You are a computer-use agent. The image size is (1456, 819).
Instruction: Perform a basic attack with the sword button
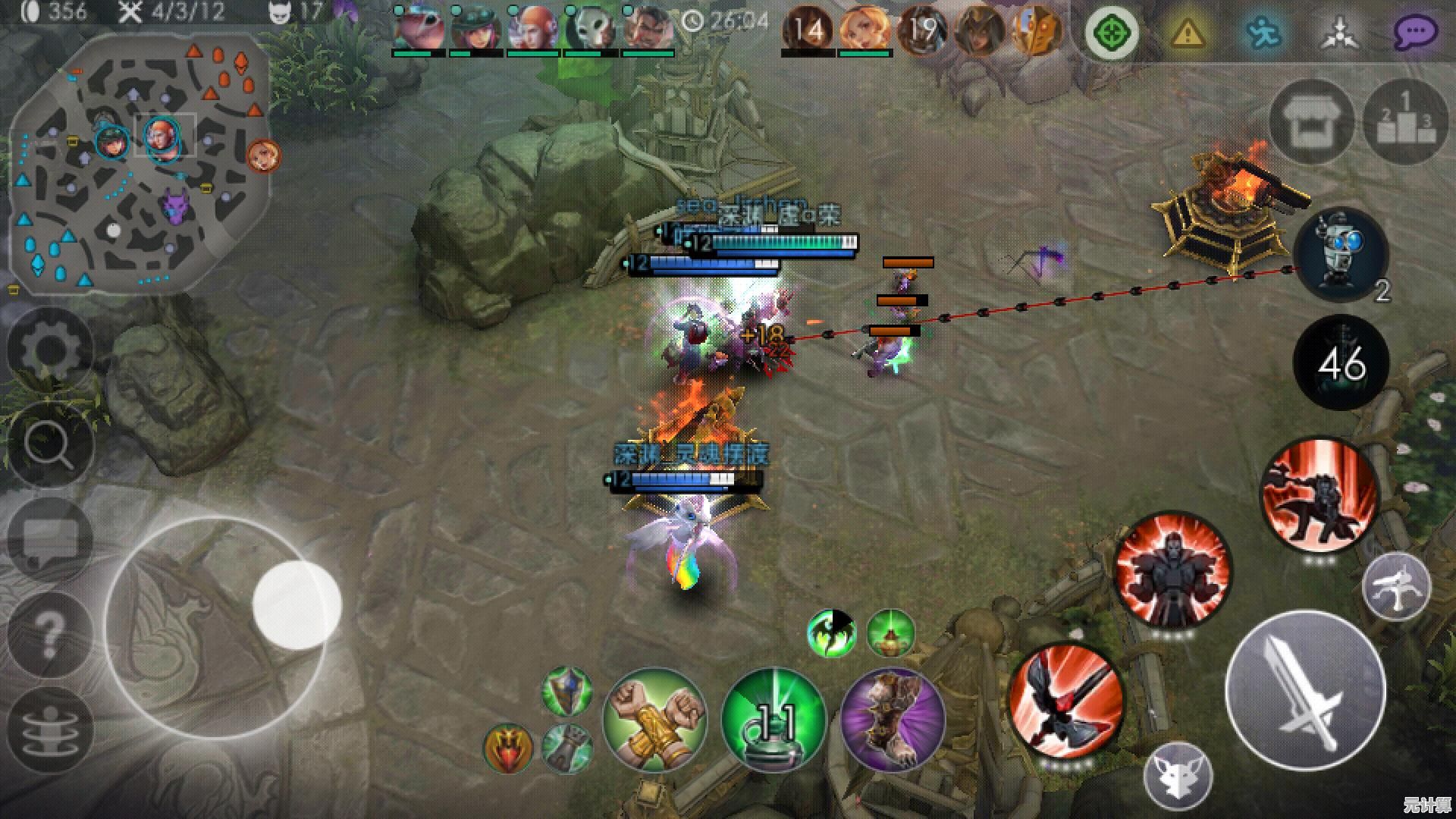1305,690
